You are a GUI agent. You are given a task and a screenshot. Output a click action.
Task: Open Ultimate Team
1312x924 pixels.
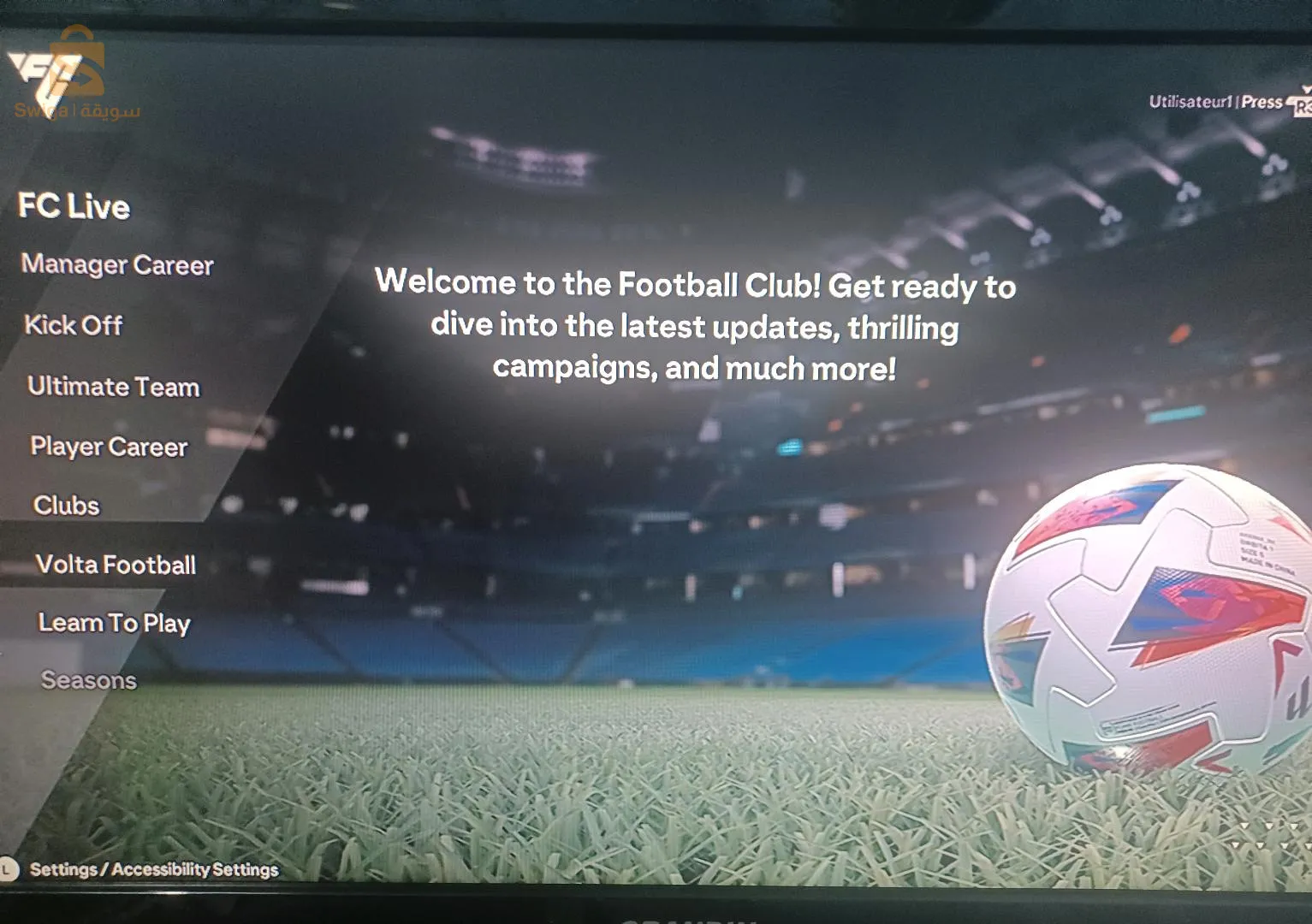coord(114,387)
